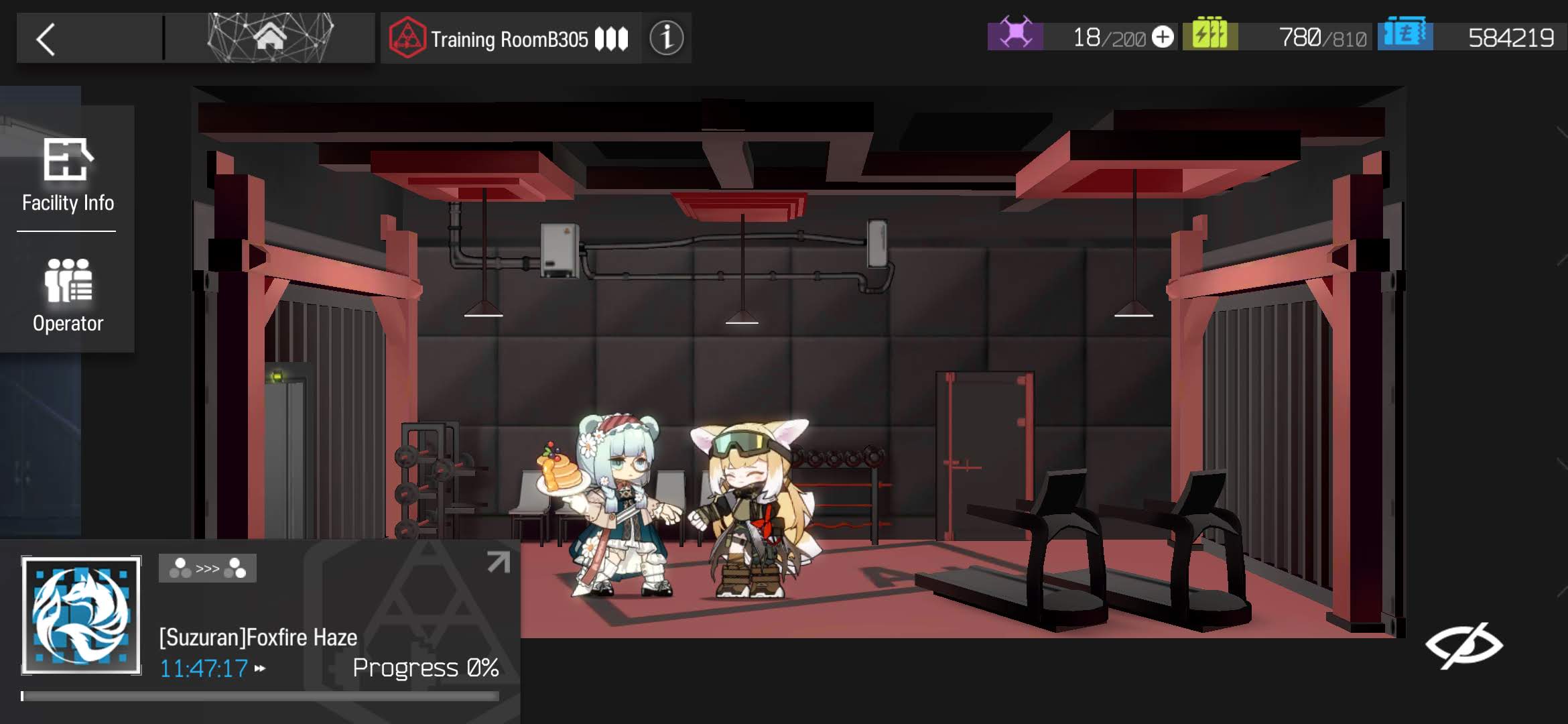Hide the interface with the eye icon
The image size is (1568, 724).
[x=1463, y=645]
